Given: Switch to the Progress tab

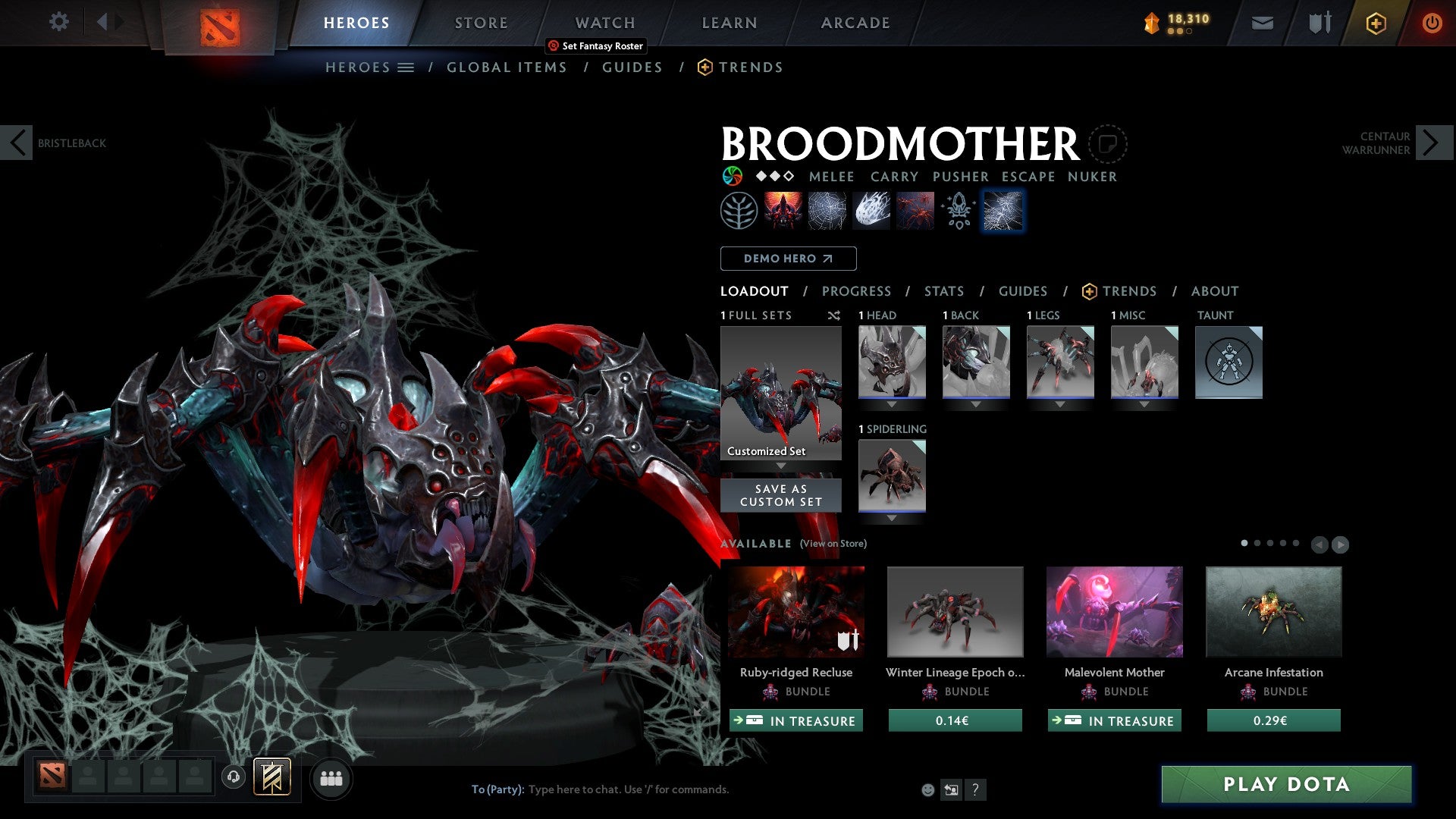Looking at the screenshot, I should tap(857, 290).
